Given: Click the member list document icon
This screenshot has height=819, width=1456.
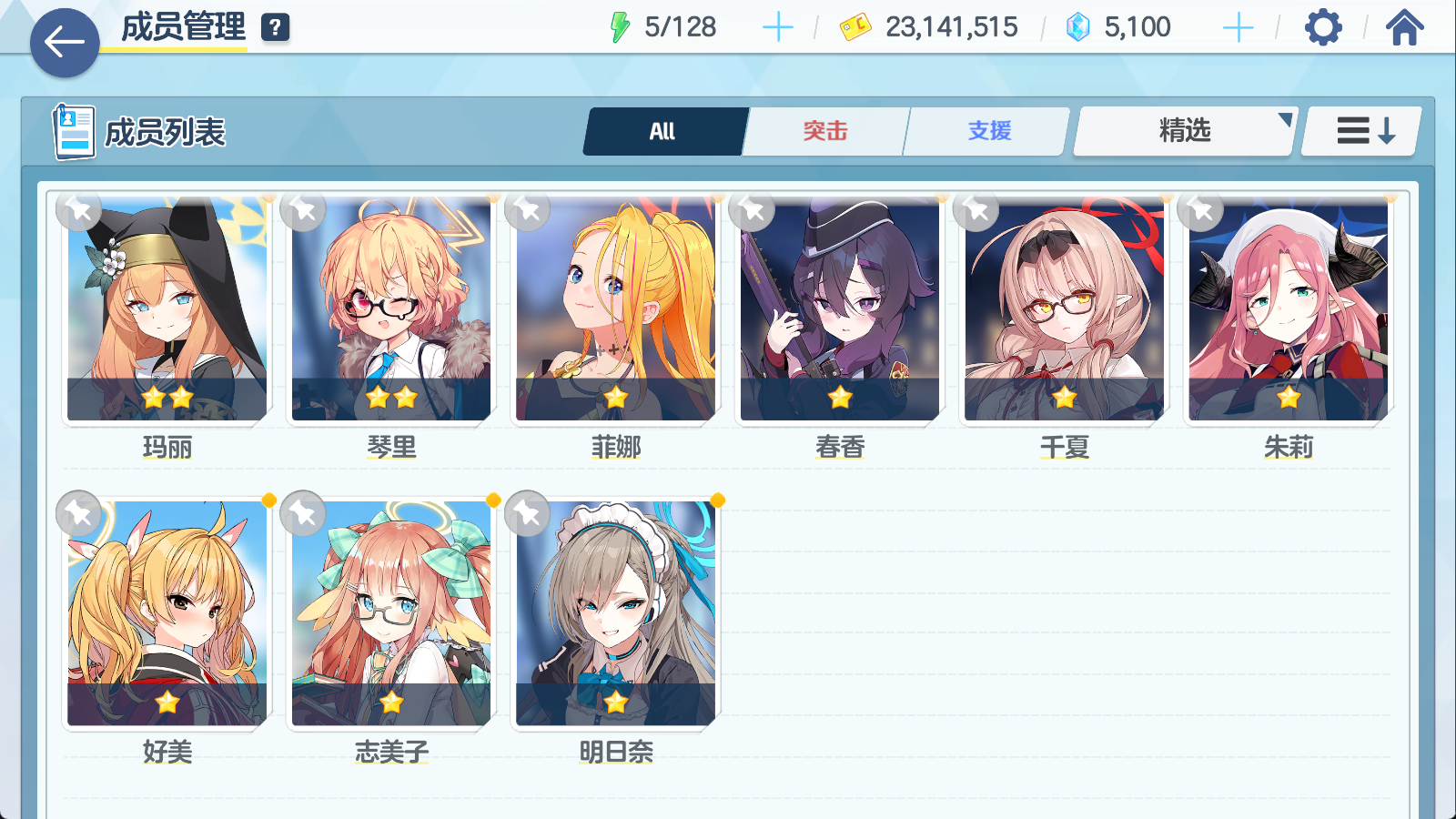Looking at the screenshot, I should (73, 130).
